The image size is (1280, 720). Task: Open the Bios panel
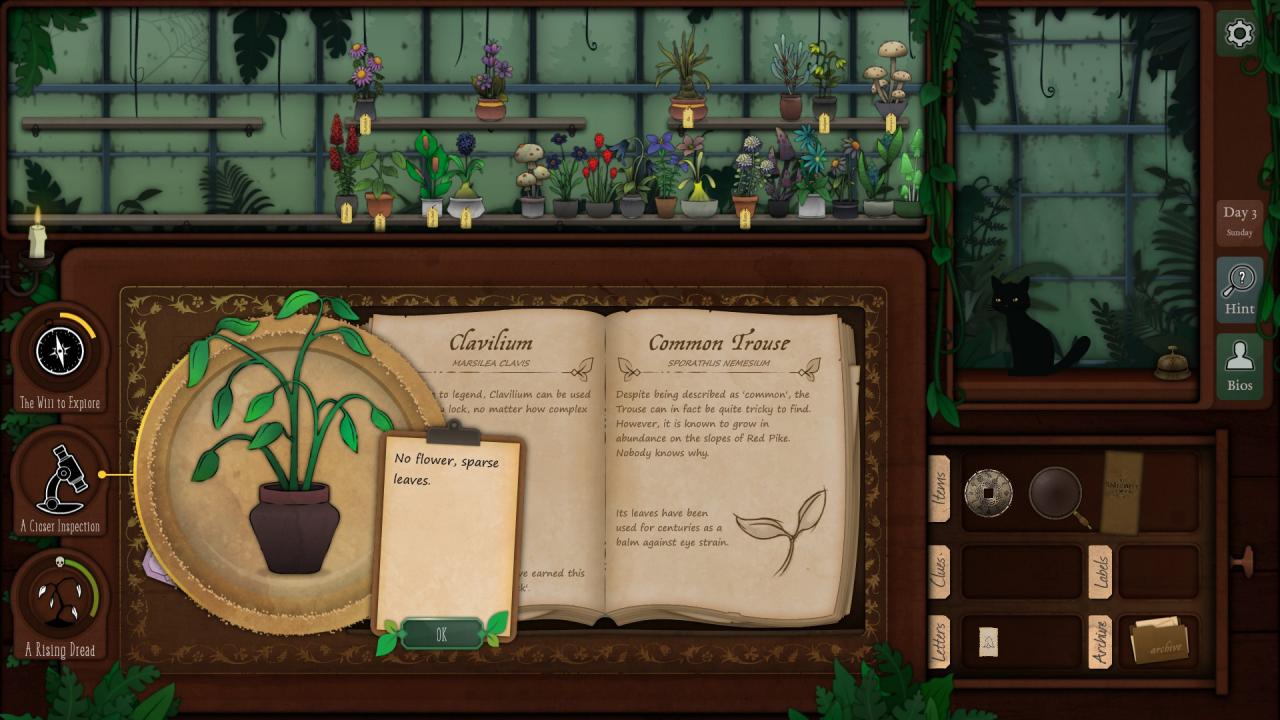(1239, 365)
